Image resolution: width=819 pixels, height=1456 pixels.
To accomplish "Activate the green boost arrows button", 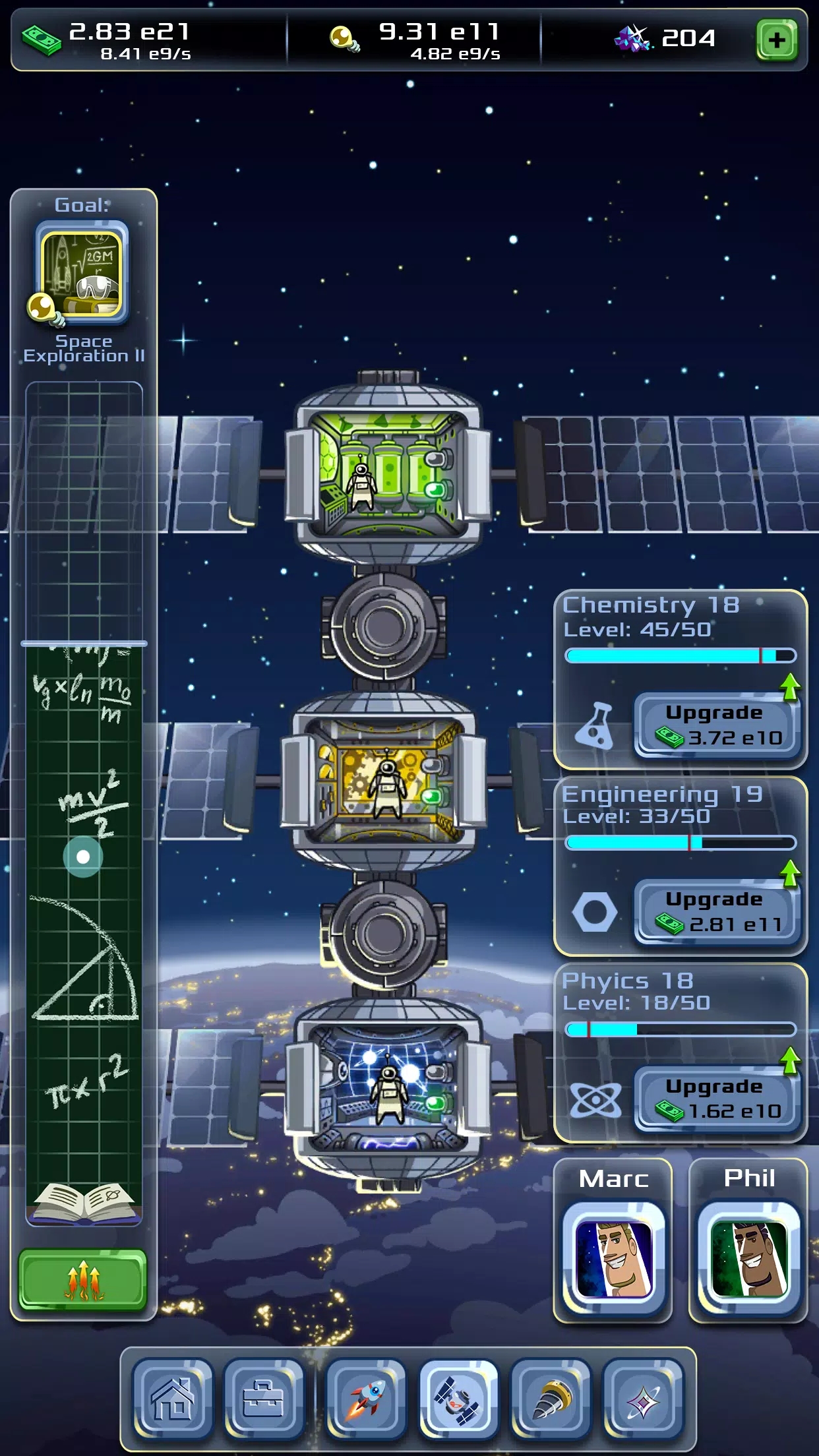I will click(83, 1279).
